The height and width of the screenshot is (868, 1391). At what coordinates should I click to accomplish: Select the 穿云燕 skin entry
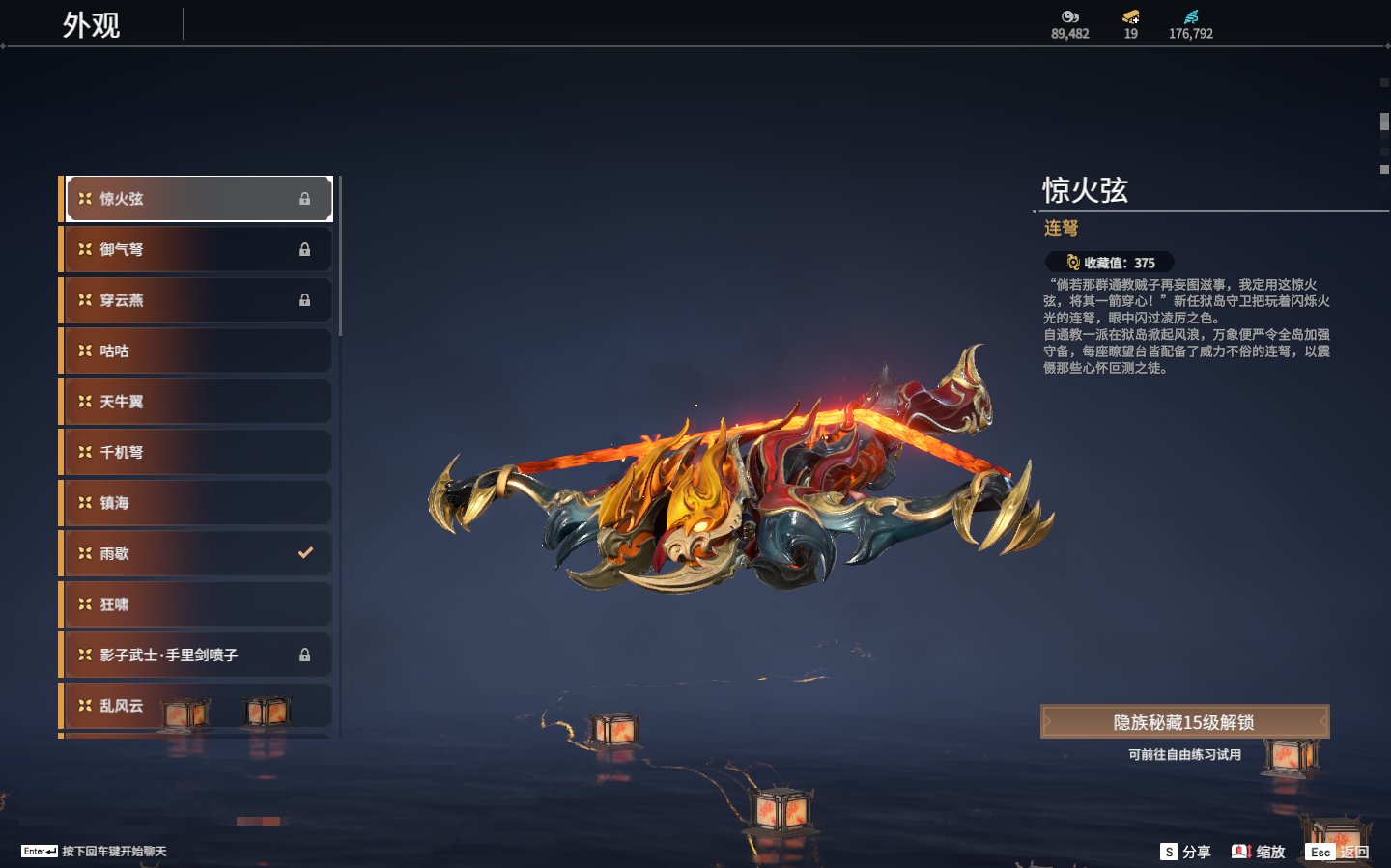(198, 300)
